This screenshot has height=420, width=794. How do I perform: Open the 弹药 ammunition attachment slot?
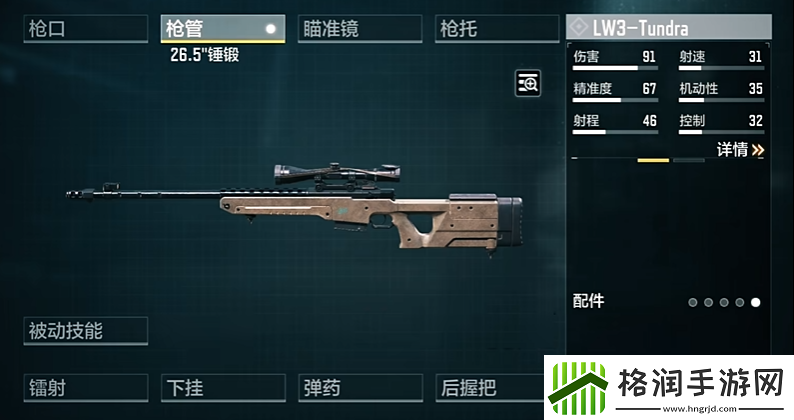pyautogui.click(x=360, y=387)
